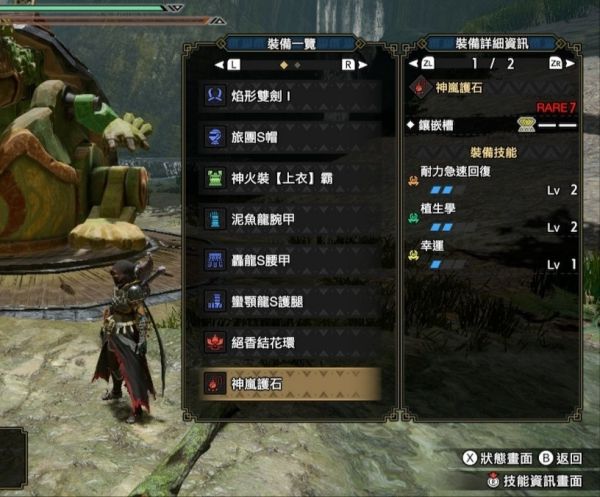Pick the 泥魚龍腕甲 arm armor row

pos(290,219)
